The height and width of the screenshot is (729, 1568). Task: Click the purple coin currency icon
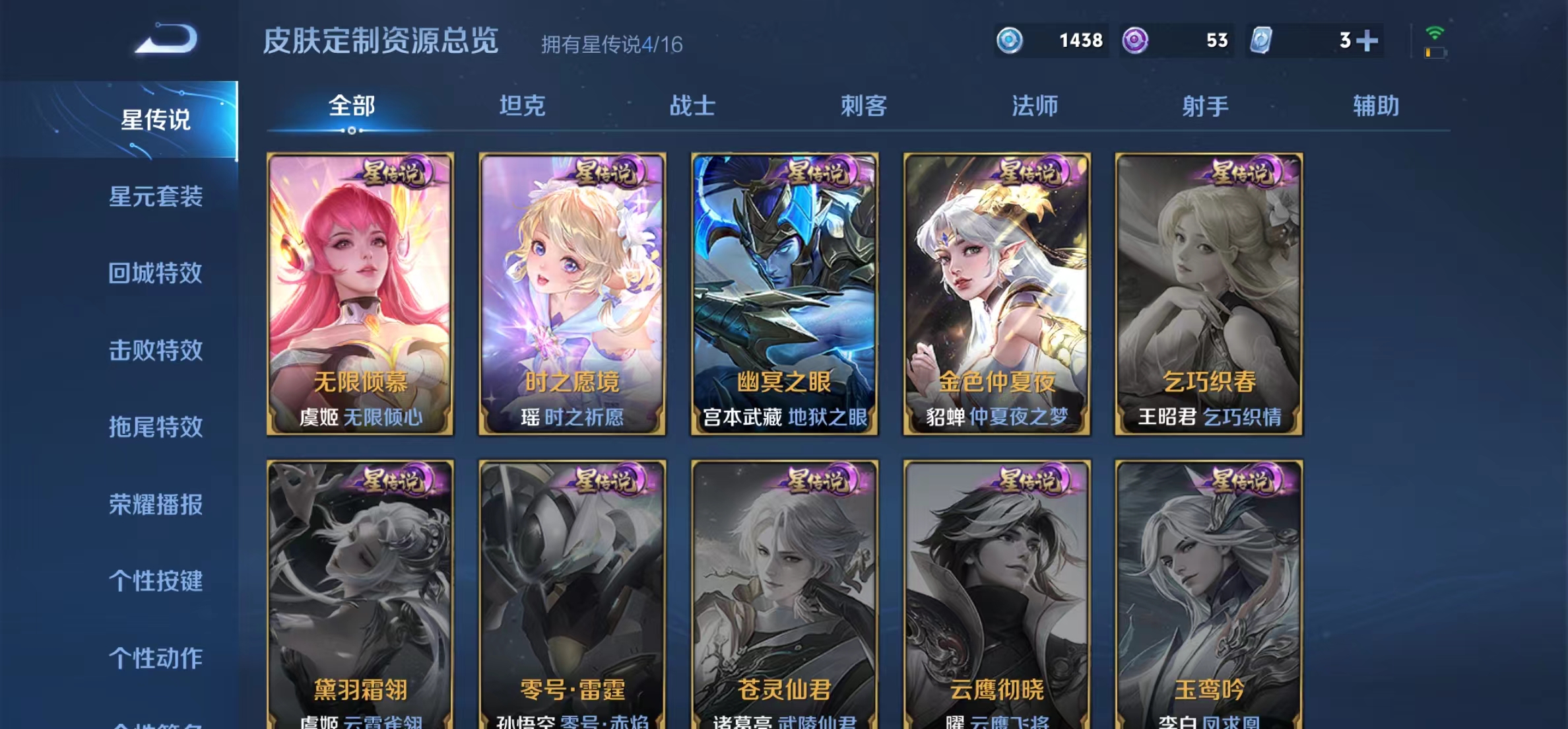click(1135, 41)
